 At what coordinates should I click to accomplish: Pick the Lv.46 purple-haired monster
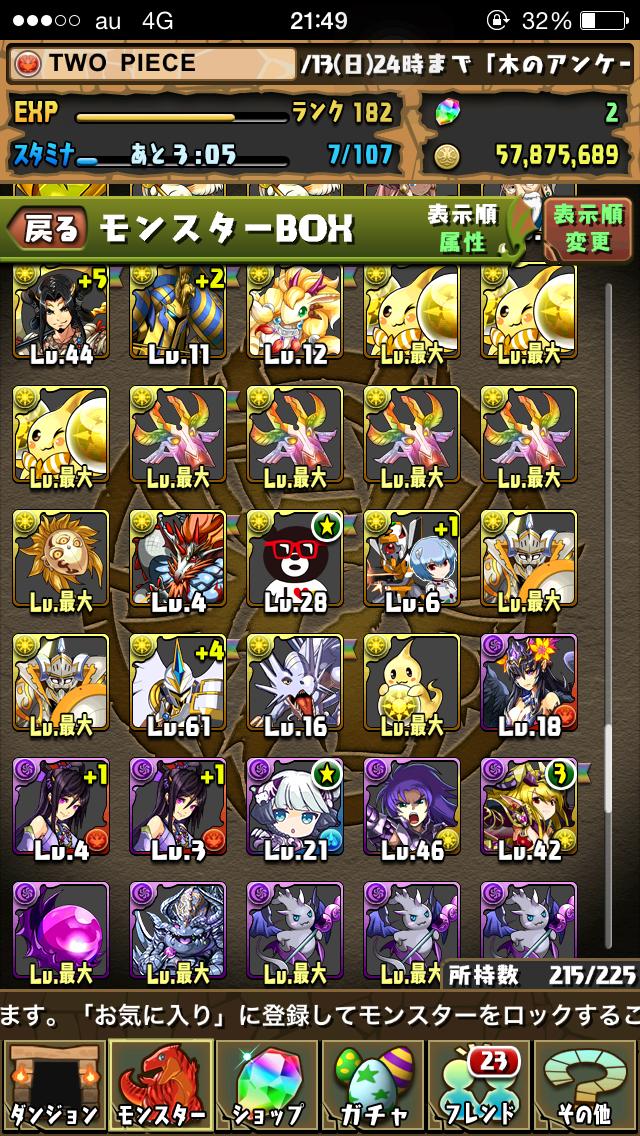point(412,808)
